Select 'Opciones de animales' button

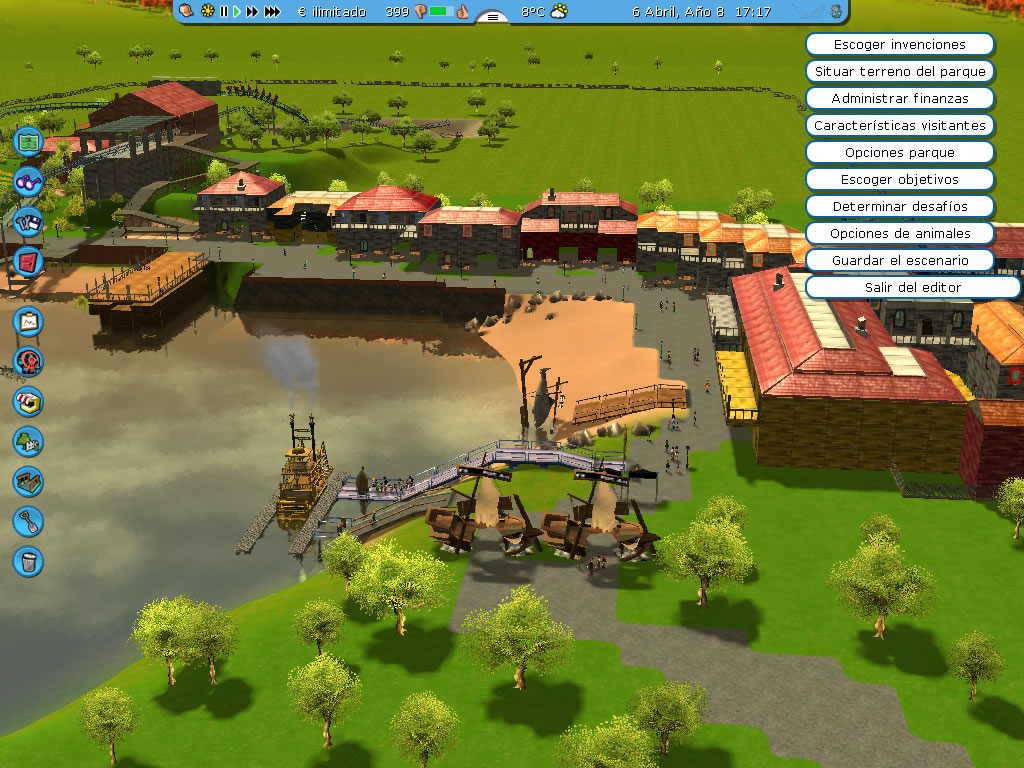[899, 234]
